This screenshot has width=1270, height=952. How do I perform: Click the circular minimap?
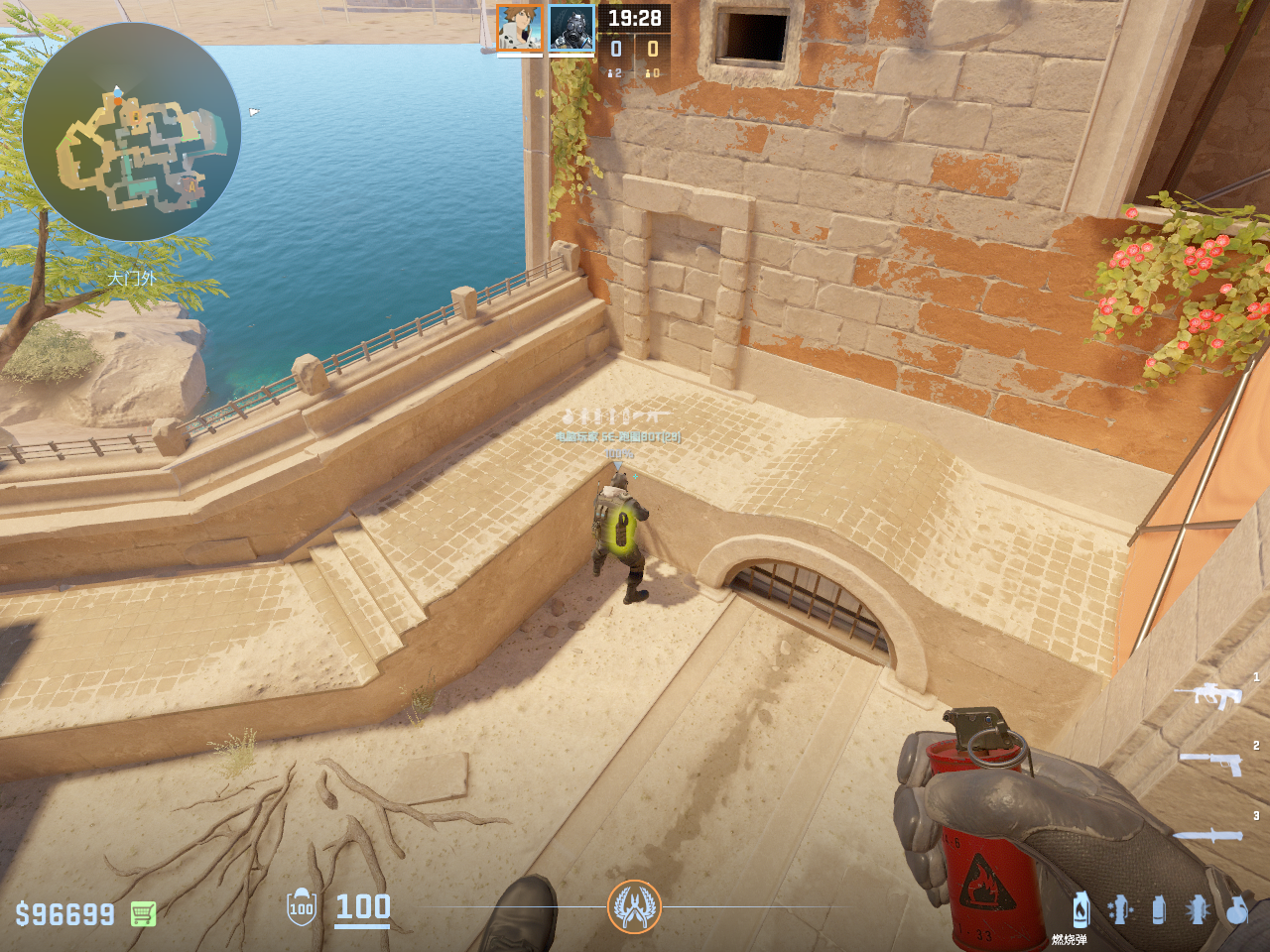[x=131, y=132]
